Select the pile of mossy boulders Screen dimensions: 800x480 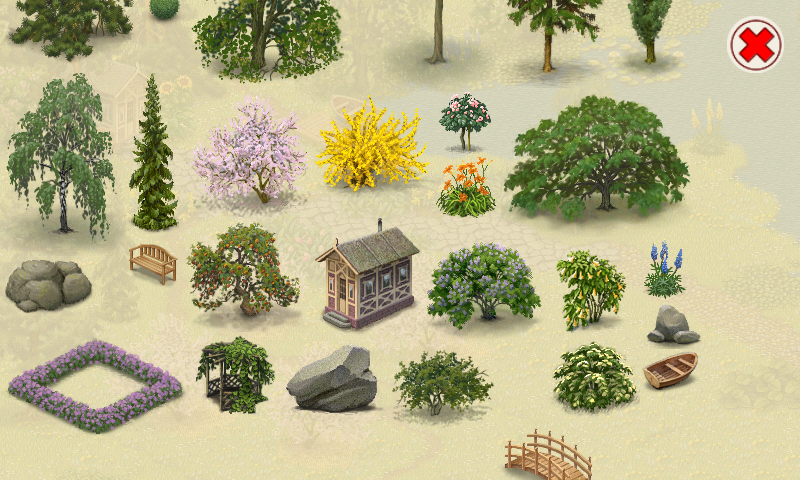click(x=47, y=284)
